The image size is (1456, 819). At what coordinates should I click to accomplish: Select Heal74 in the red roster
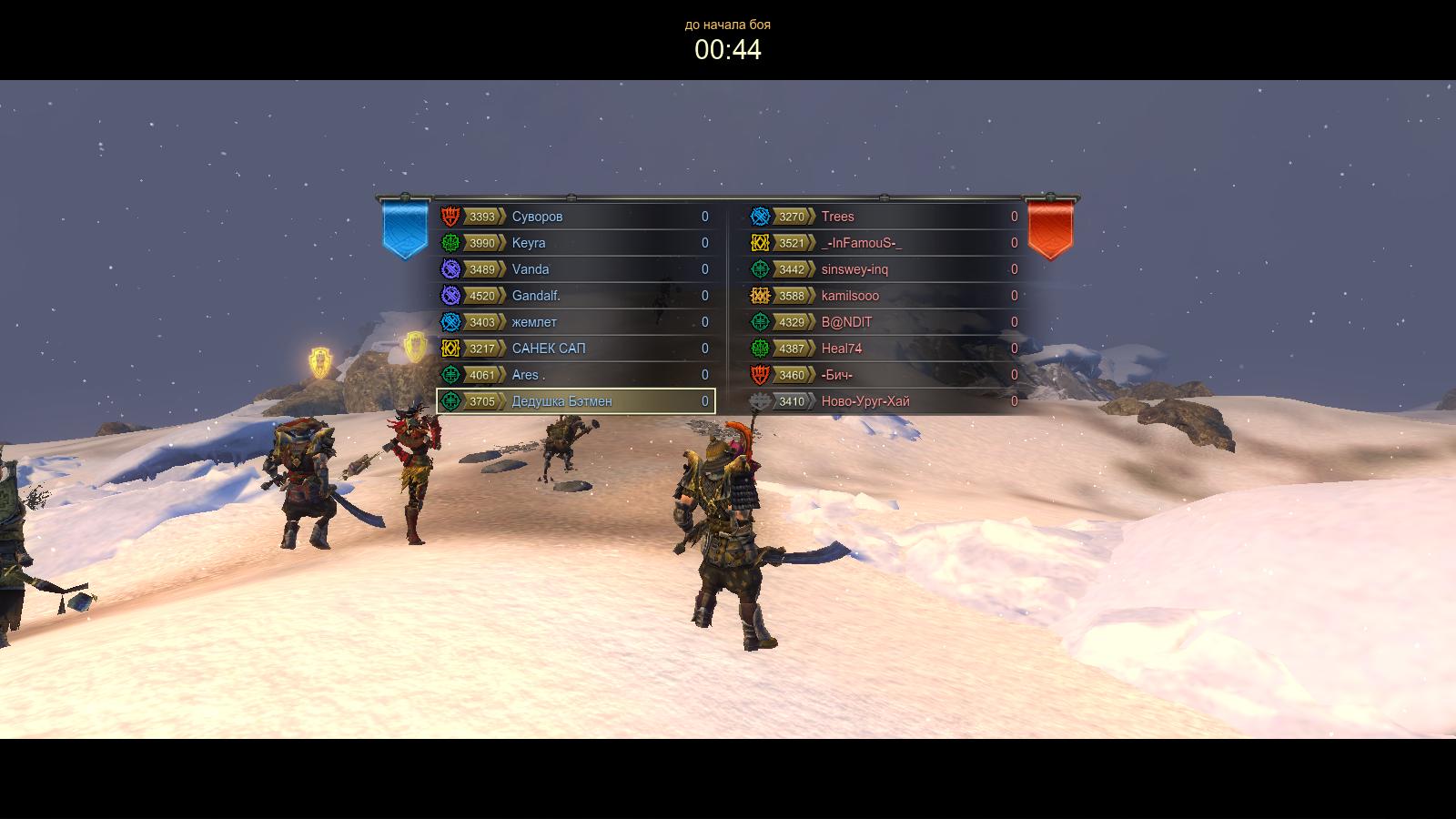click(885, 349)
